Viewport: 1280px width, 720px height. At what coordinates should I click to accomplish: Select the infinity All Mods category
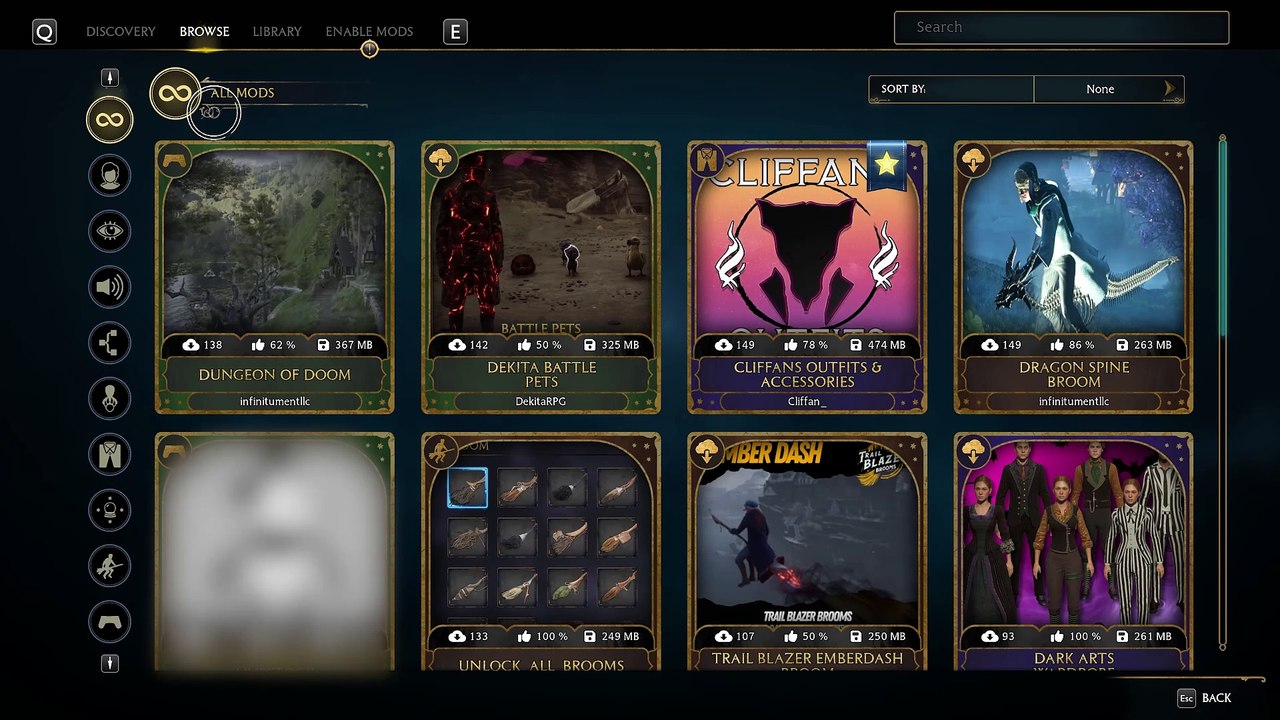point(109,121)
